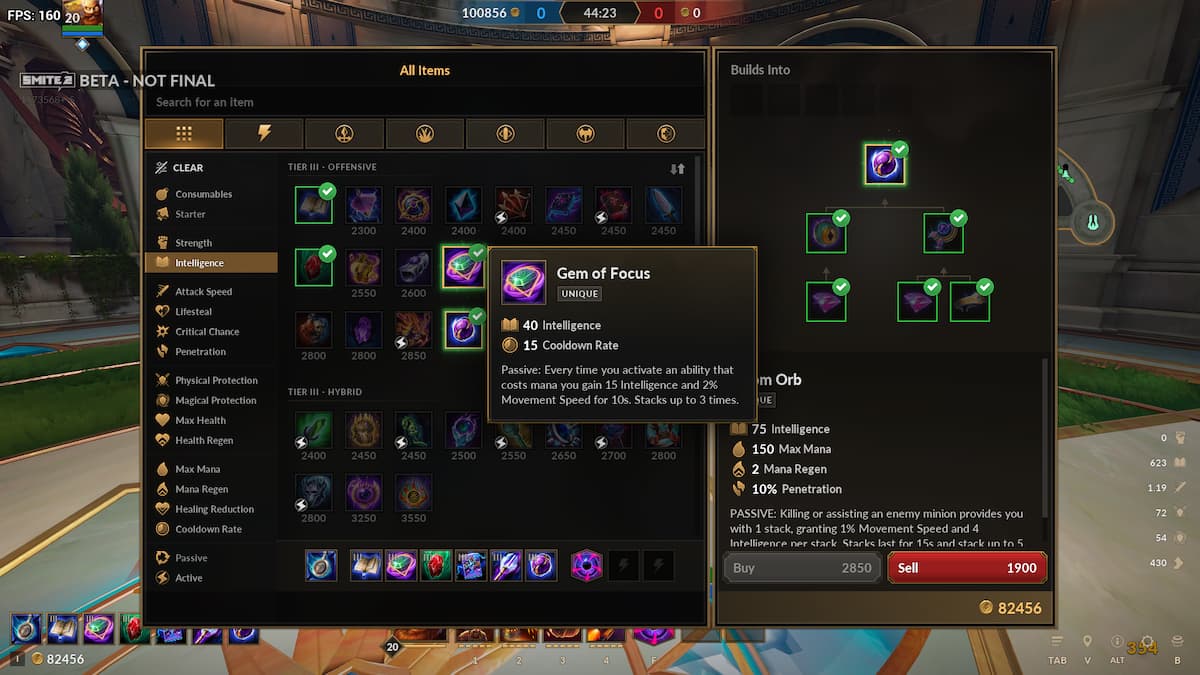The width and height of the screenshot is (1200, 675).
Task: Choose the Cooldown Rate filter
Action: (208, 529)
